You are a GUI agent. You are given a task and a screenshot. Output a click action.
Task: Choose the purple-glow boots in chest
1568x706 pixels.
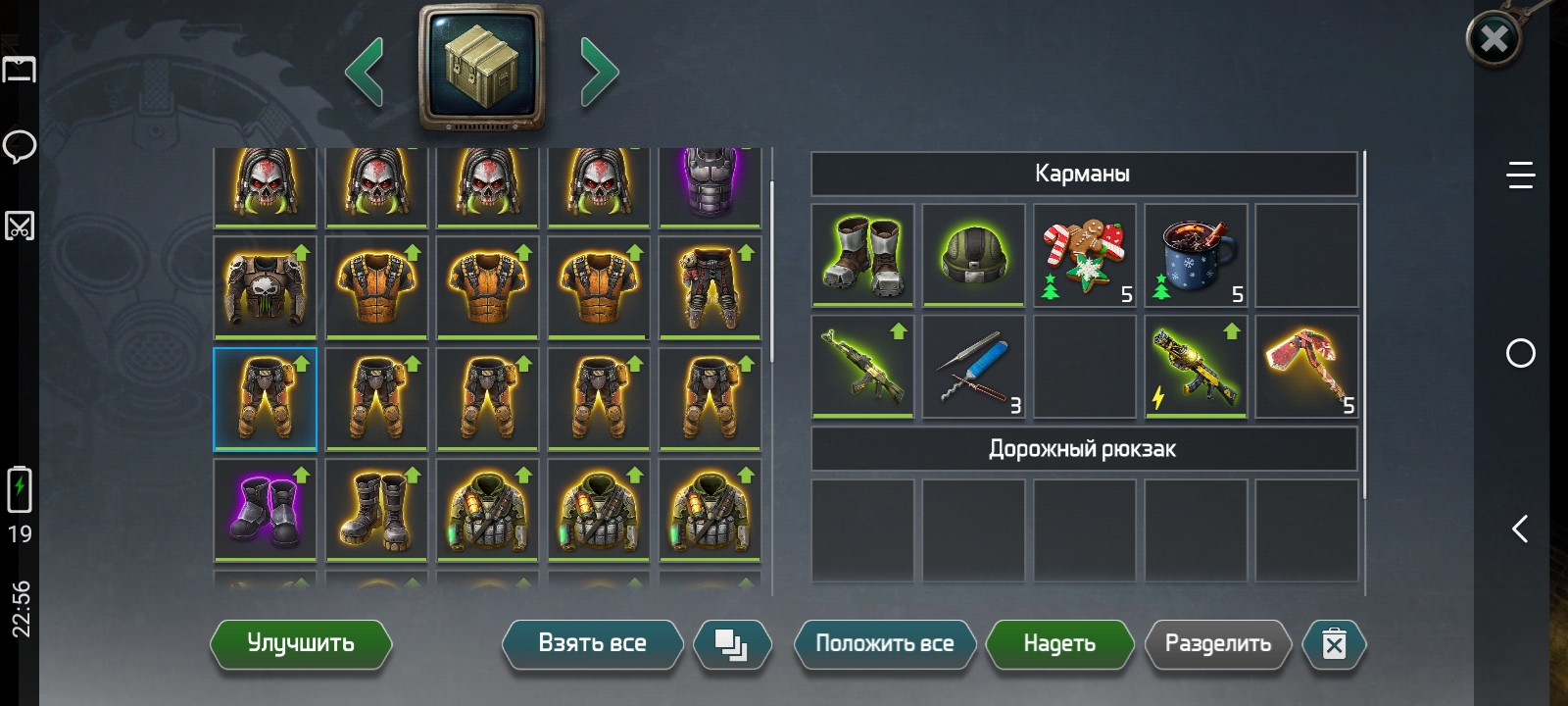265,510
